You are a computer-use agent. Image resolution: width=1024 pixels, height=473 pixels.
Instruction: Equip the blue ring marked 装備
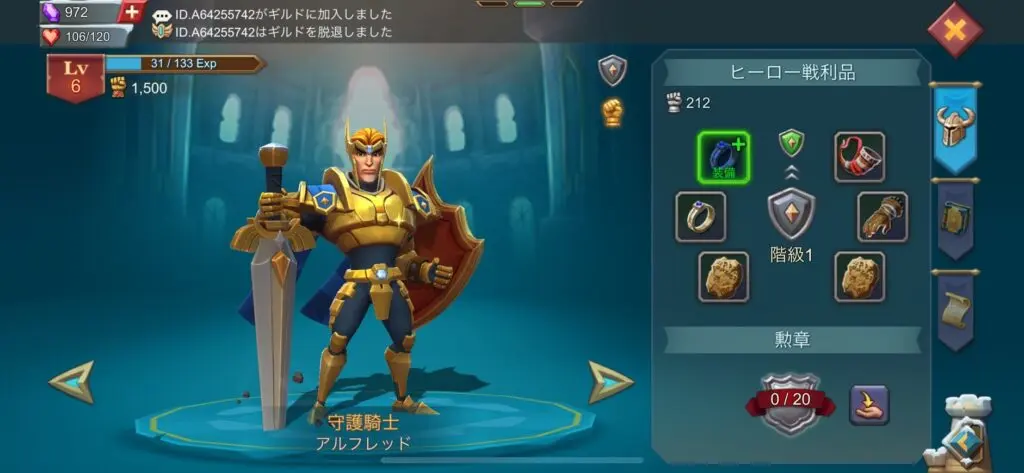(x=722, y=157)
